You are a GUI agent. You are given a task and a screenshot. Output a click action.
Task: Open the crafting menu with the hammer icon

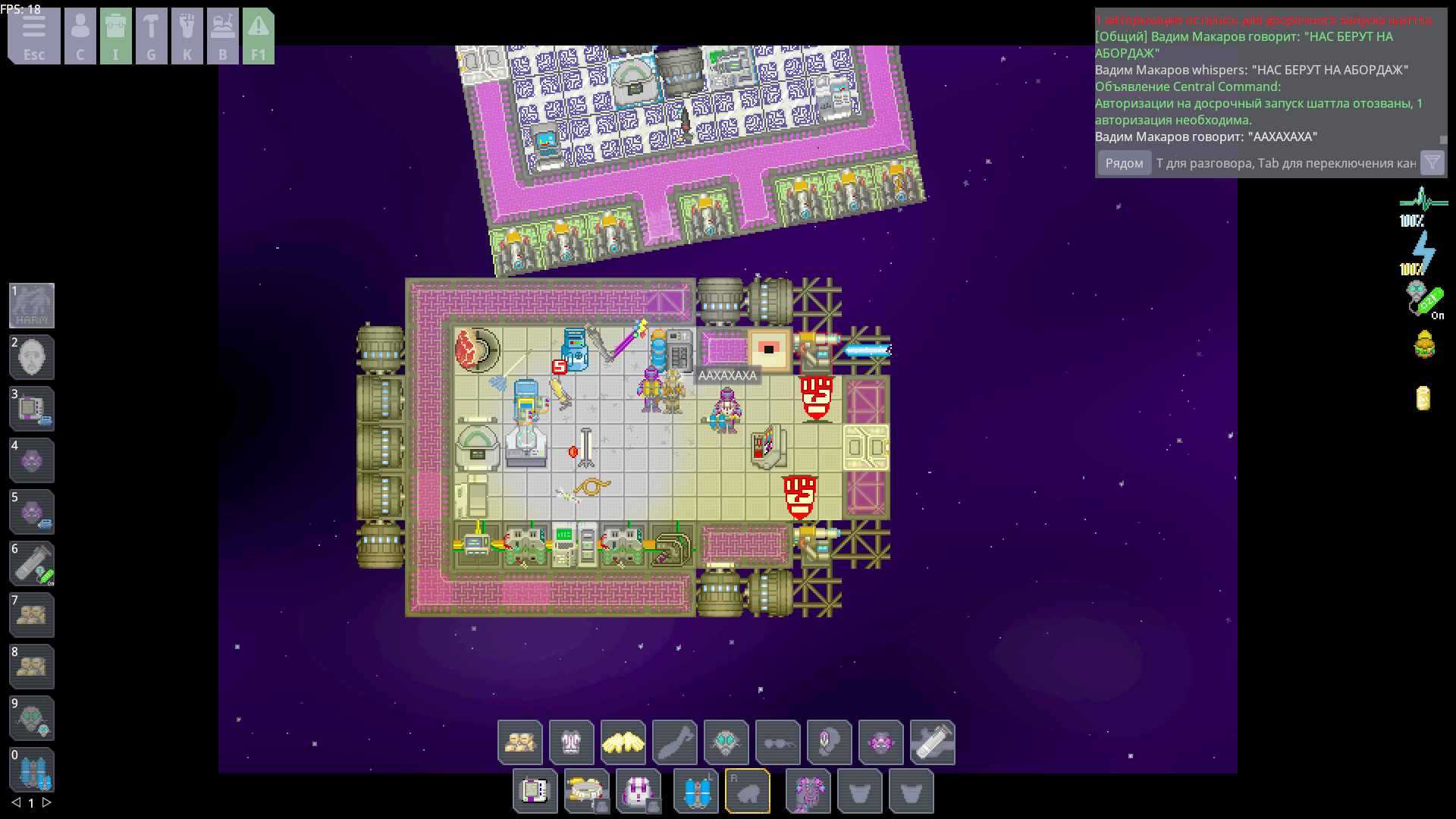[x=151, y=36]
